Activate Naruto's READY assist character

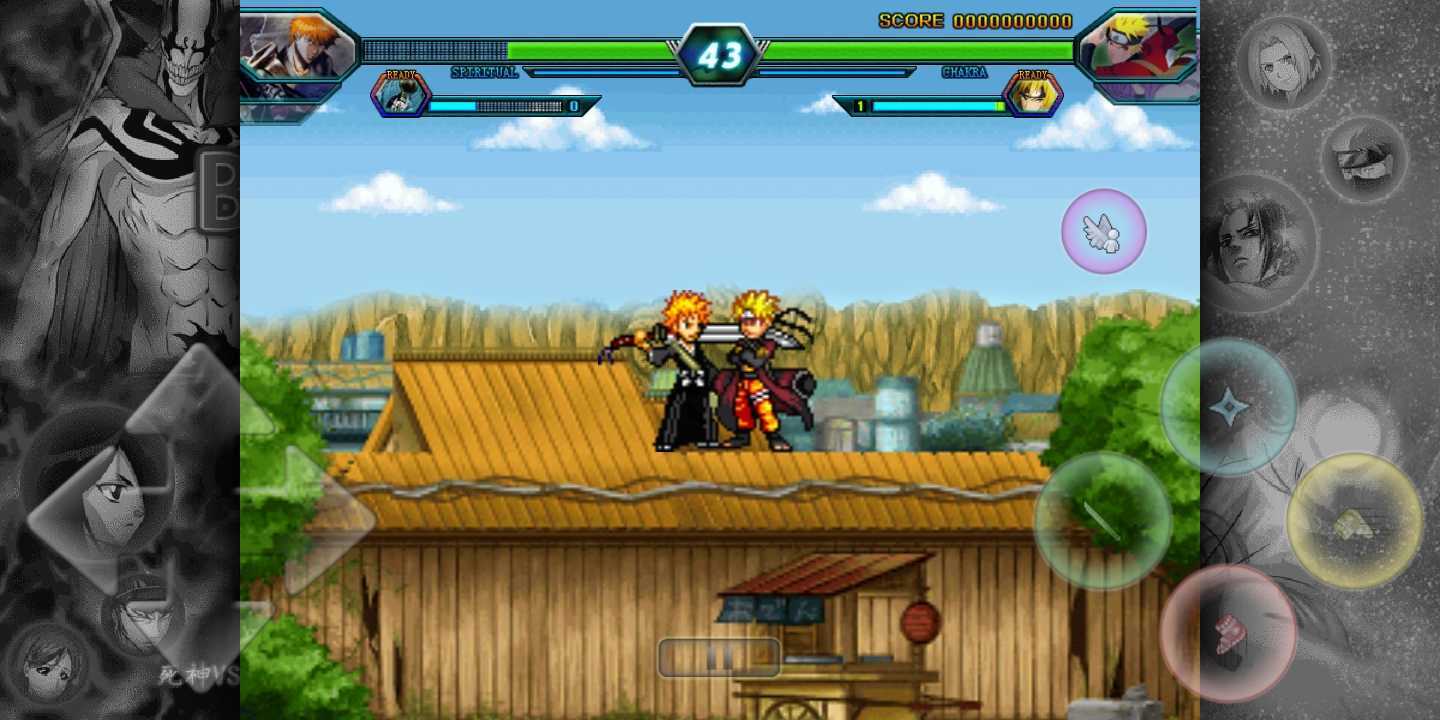[1032, 95]
